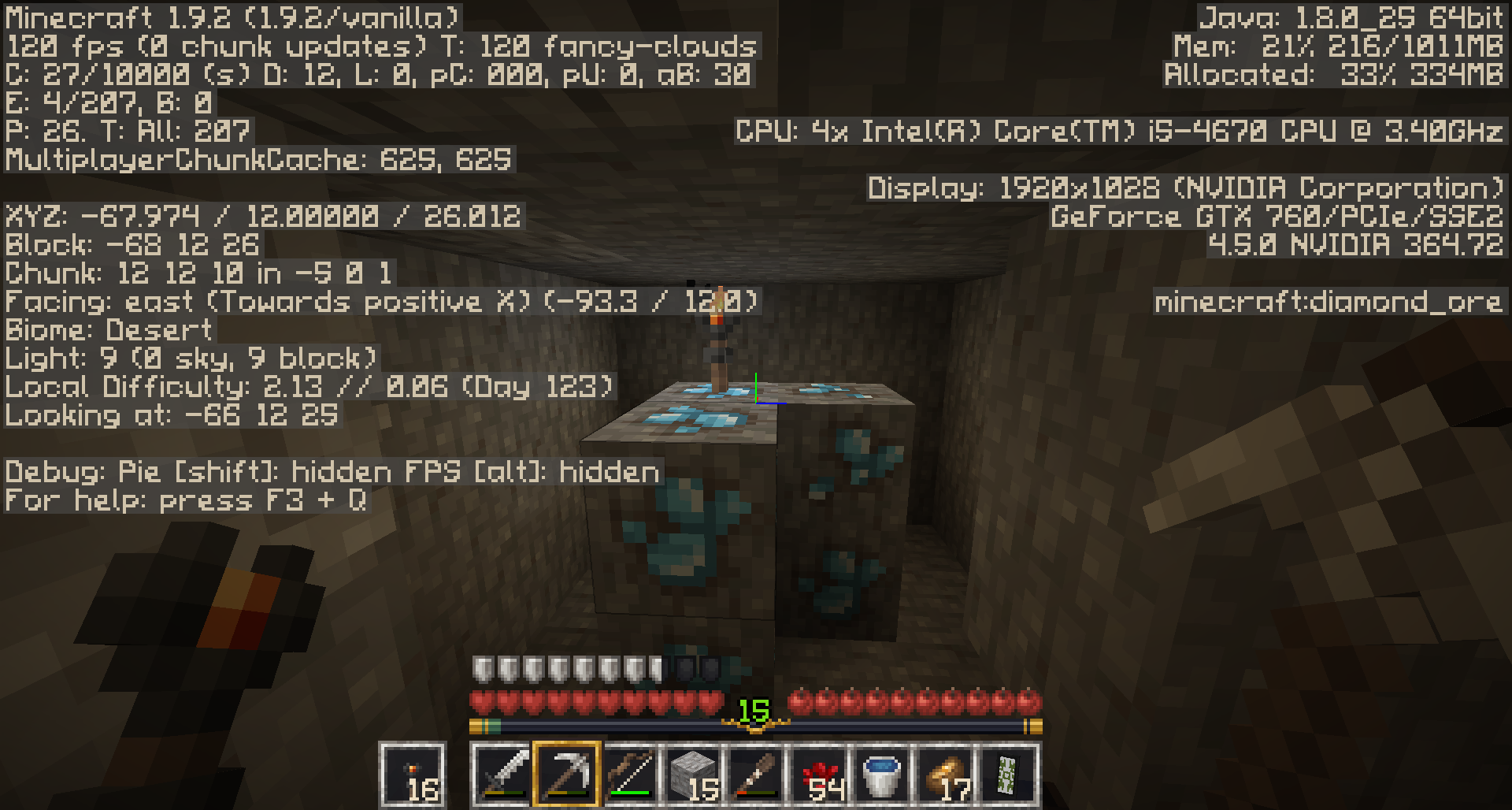
Task: Select the iron pickaxe hotbar slot
Action: click(567, 774)
